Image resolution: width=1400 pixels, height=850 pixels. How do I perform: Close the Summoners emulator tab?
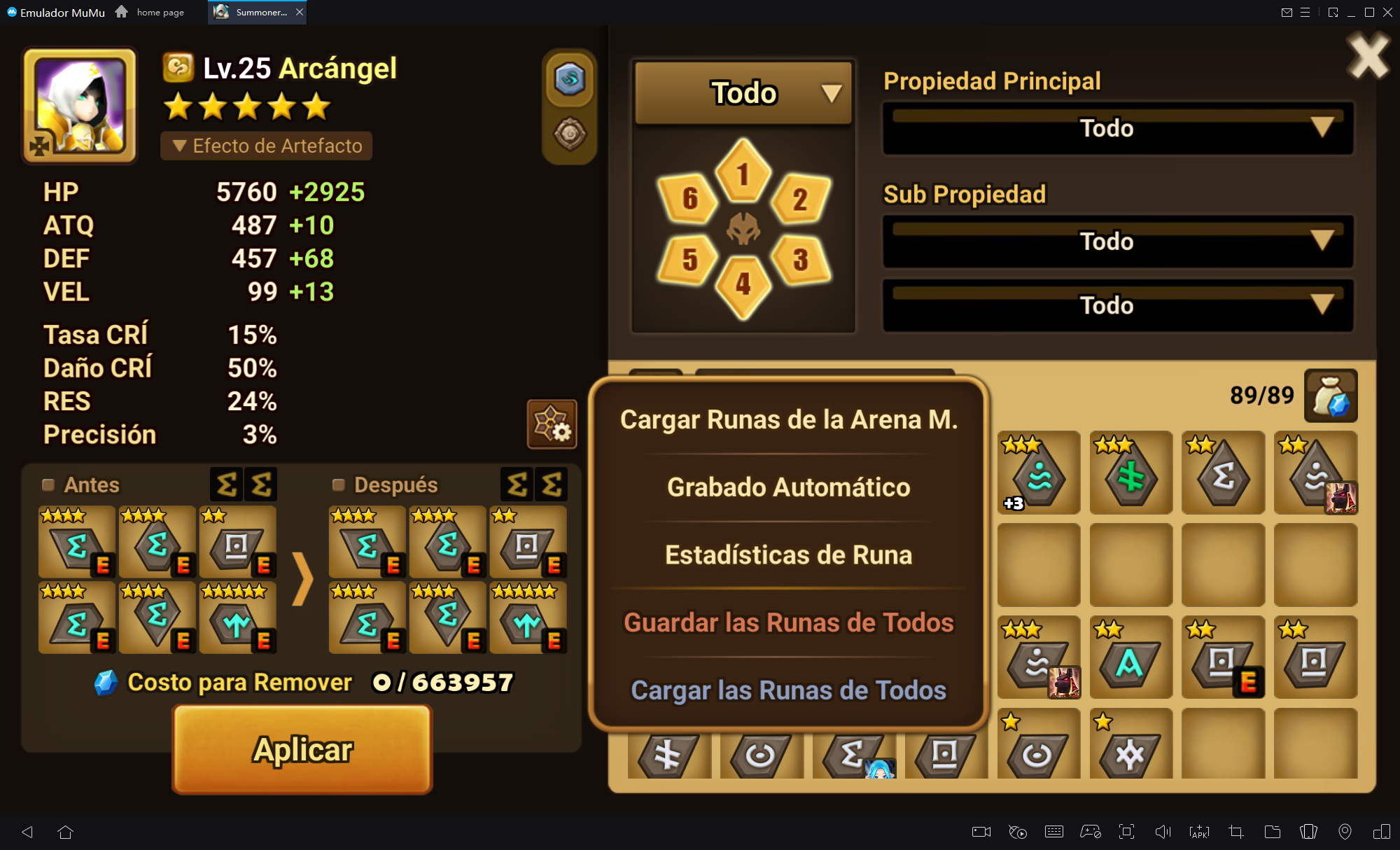click(300, 12)
